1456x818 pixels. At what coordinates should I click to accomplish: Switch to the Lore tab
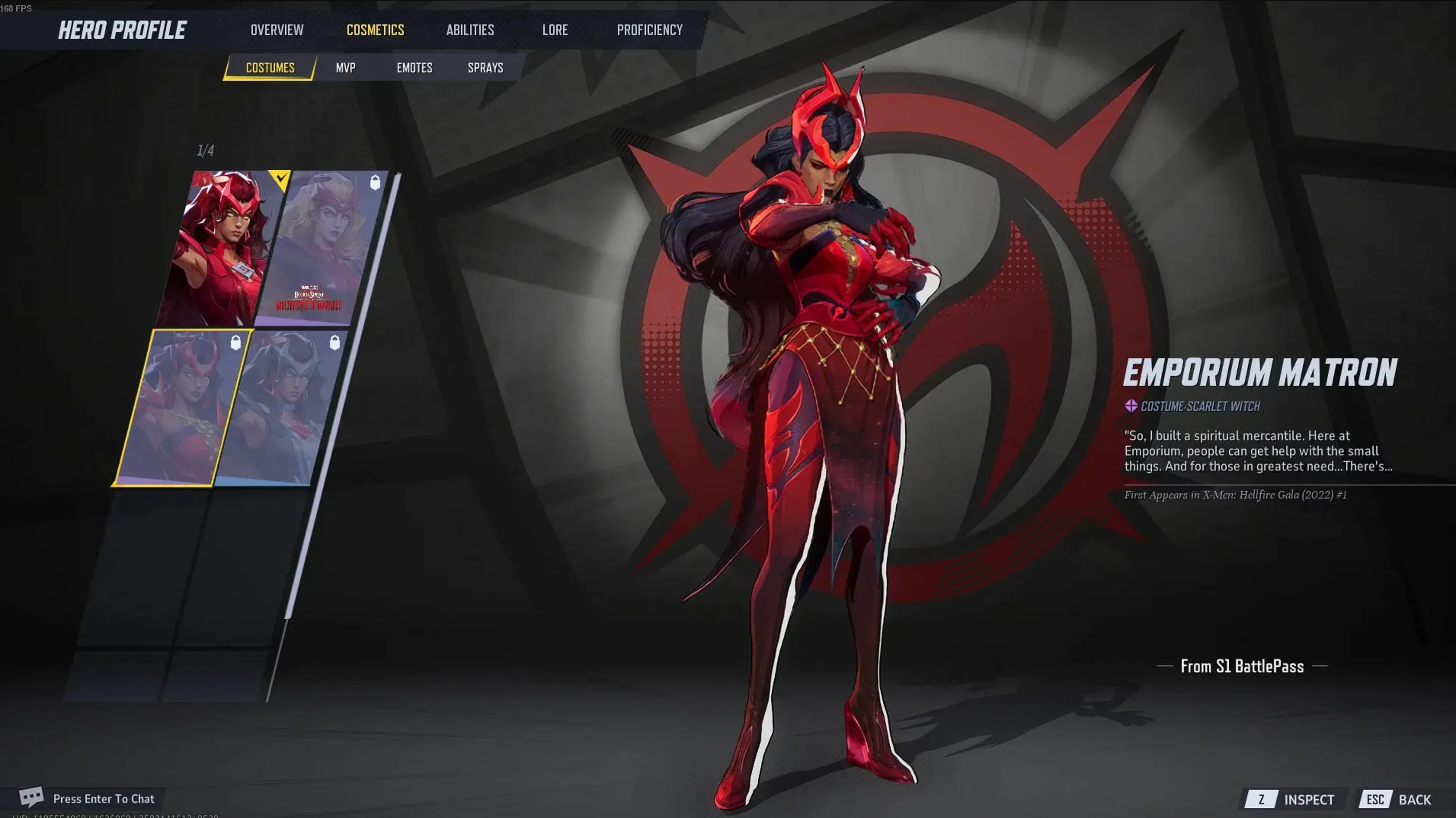[555, 30]
